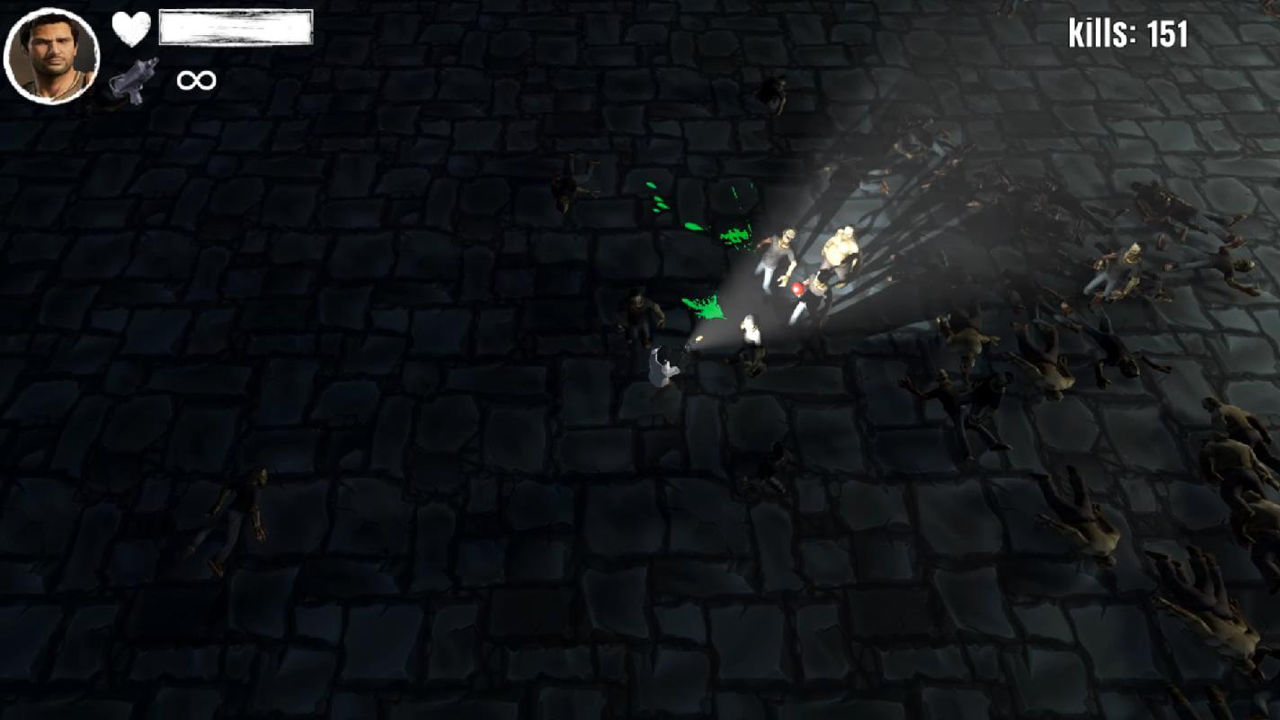
Task: Select the pistol weapon icon
Action: click(x=134, y=80)
